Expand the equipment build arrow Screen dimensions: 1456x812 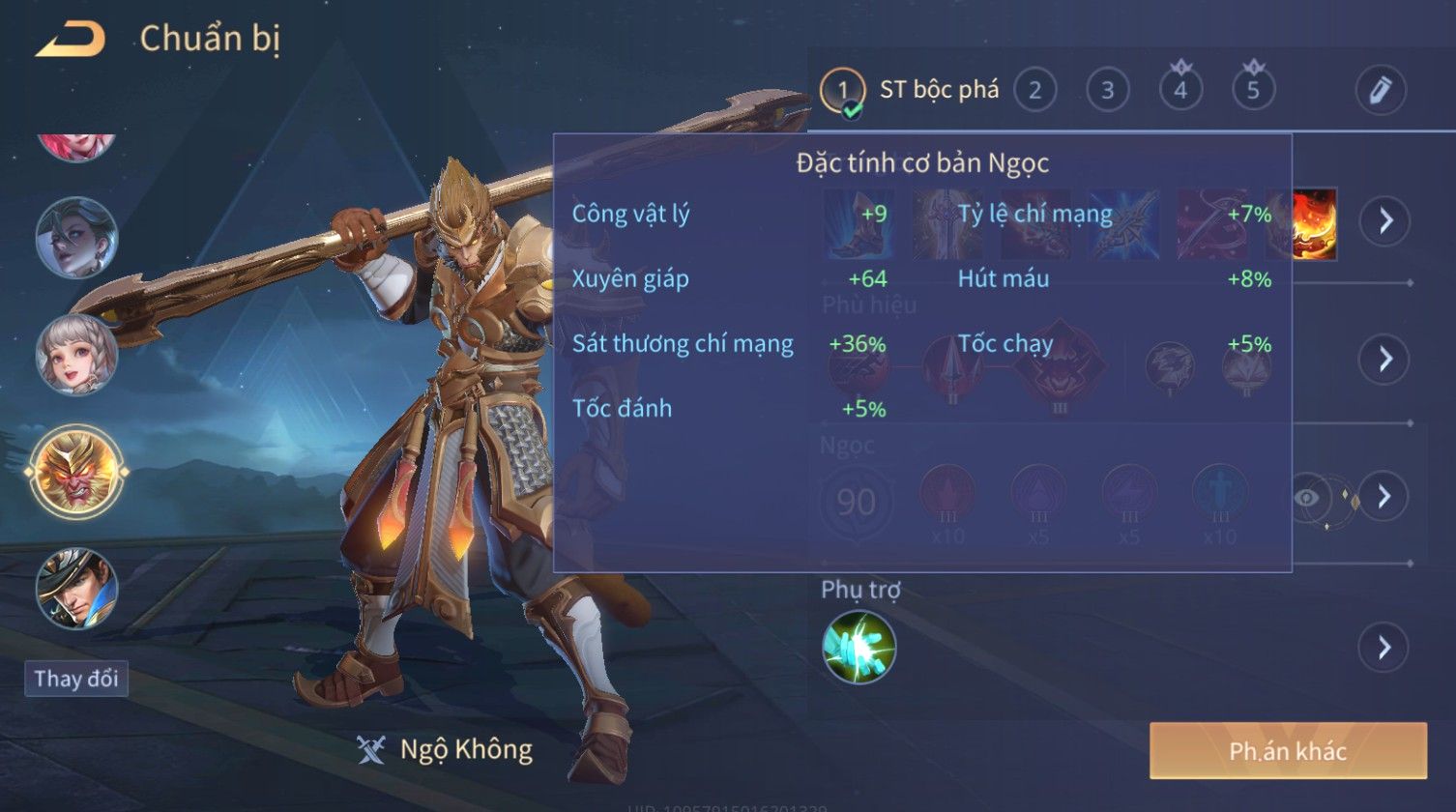coord(1384,221)
